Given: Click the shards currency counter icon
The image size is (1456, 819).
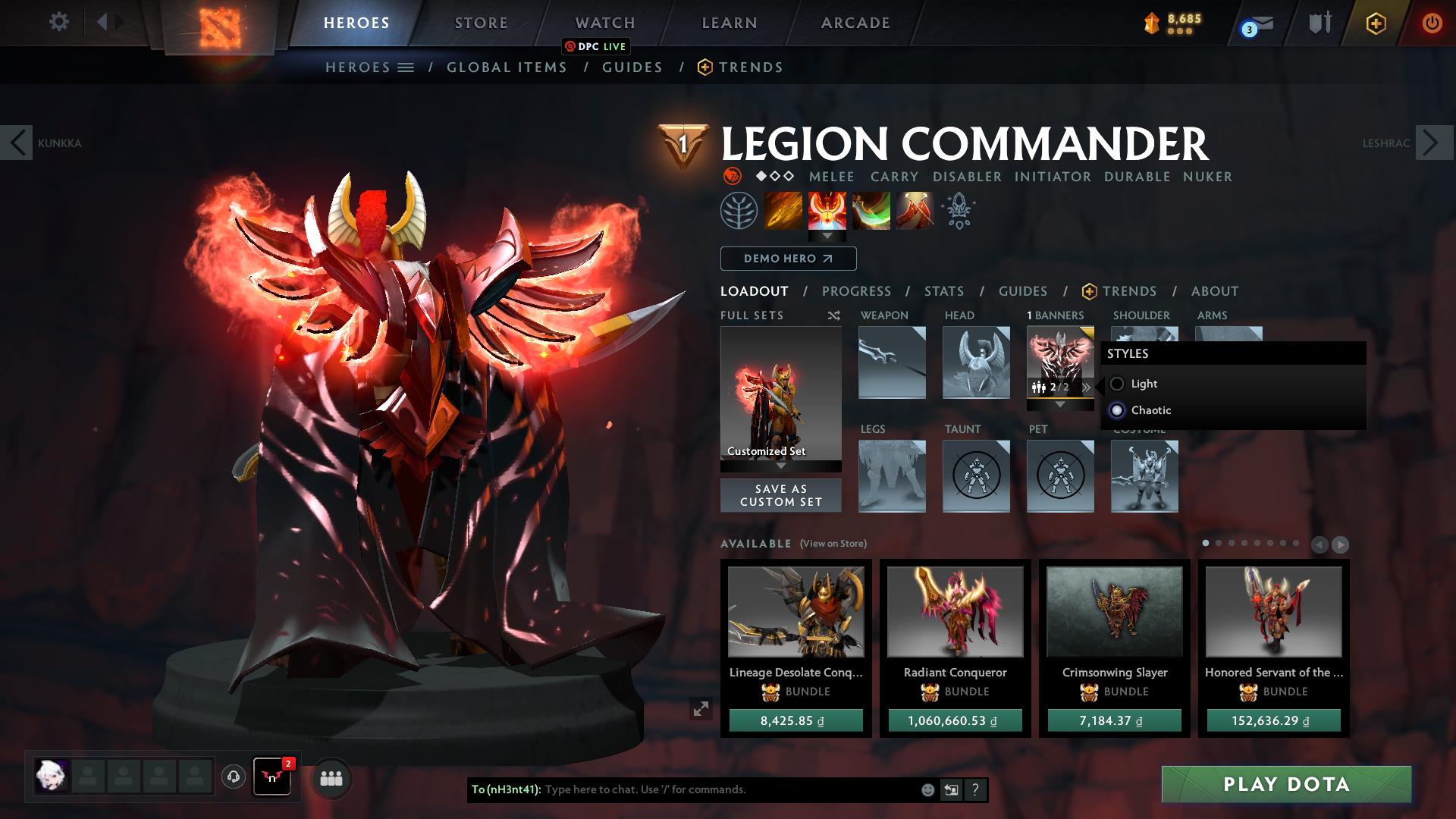Looking at the screenshot, I should (x=1152, y=22).
